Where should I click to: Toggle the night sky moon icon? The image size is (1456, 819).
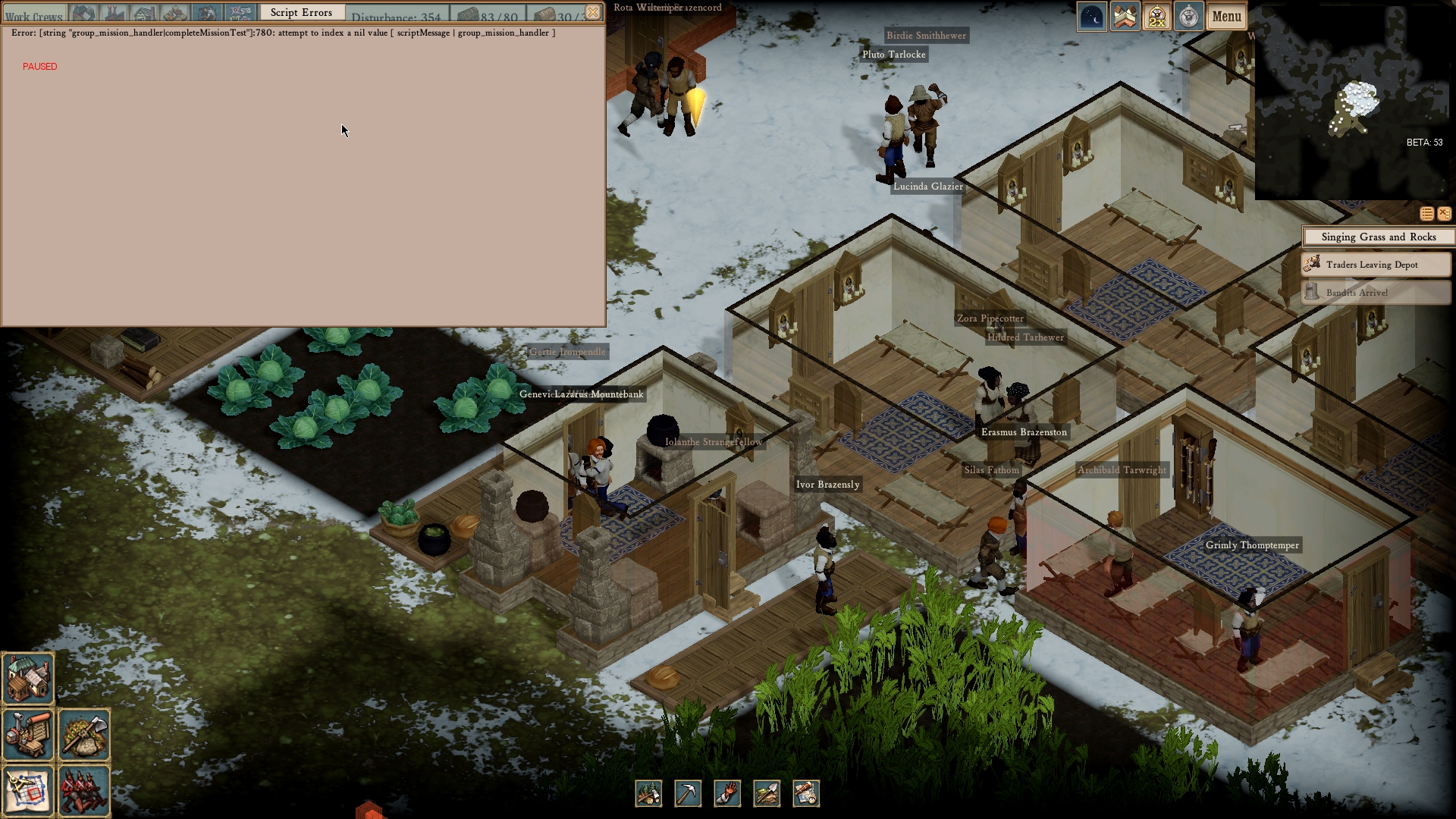1092,16
